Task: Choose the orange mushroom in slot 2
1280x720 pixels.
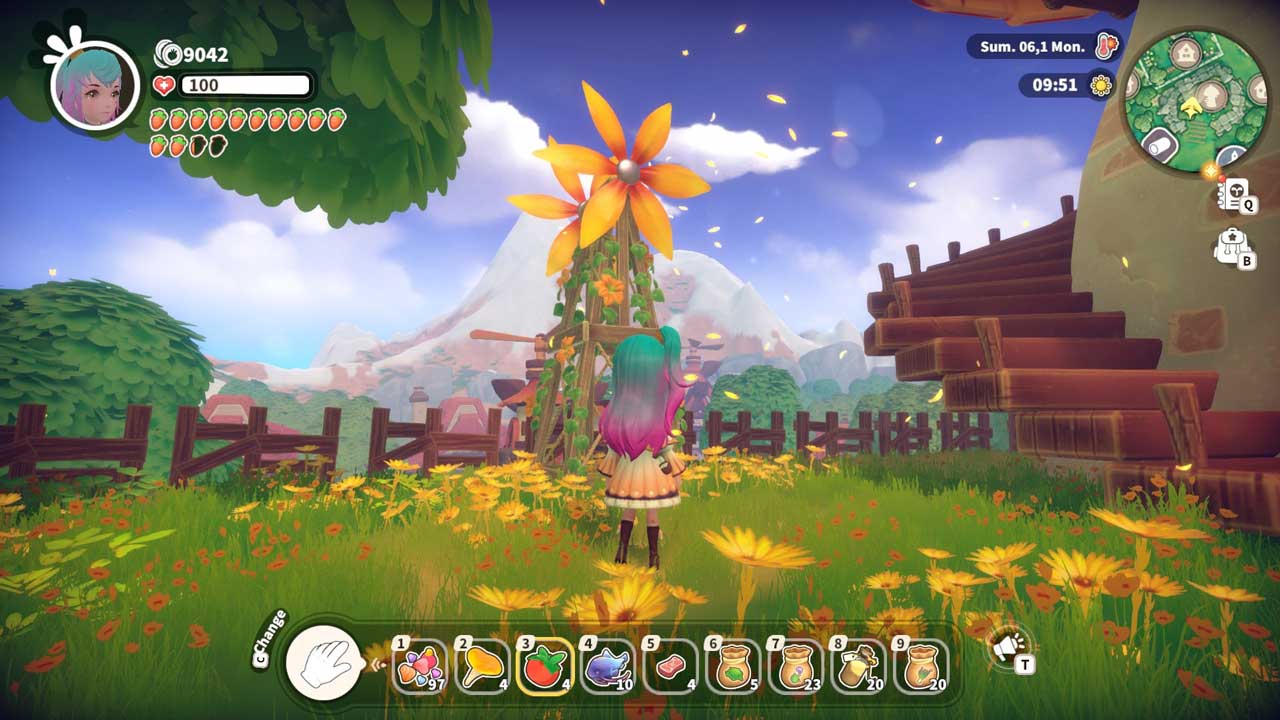Action: coord(482,667)
